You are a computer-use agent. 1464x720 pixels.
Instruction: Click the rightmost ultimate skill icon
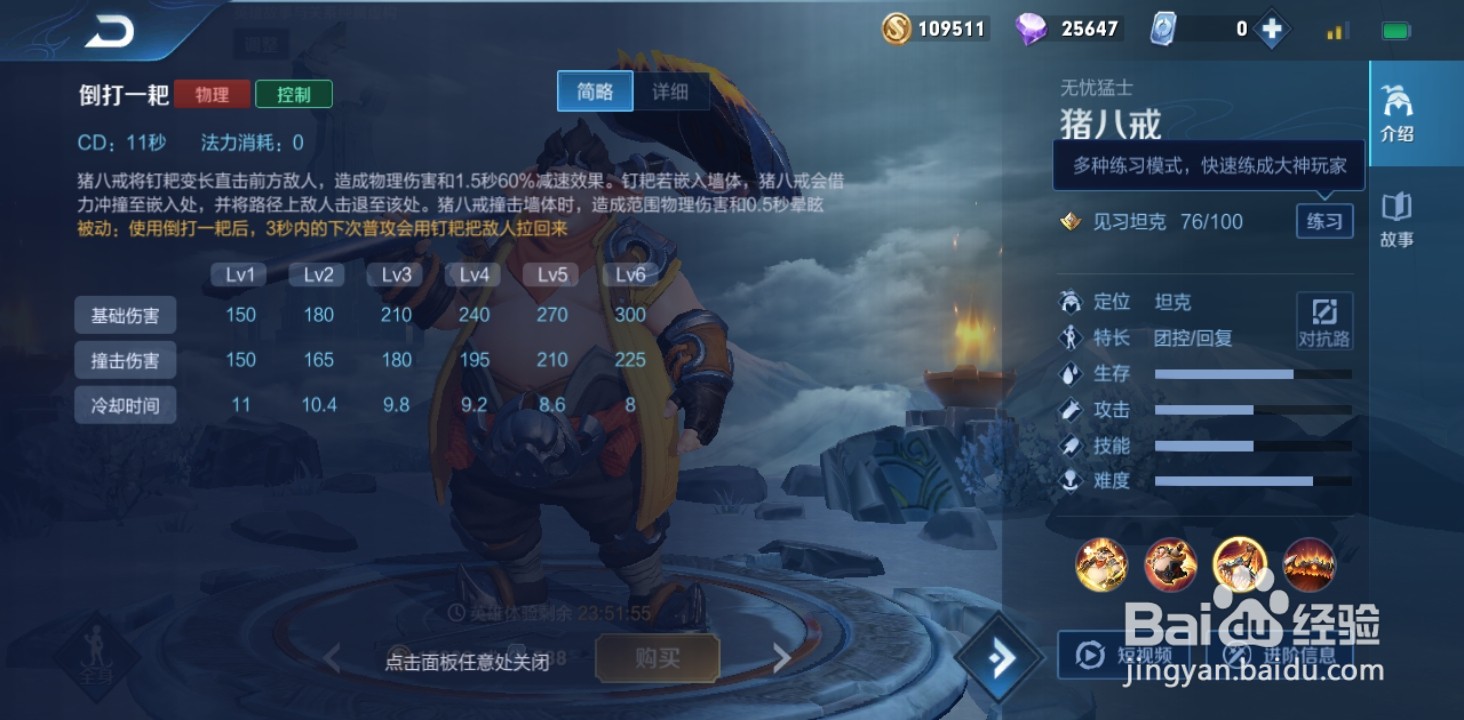[x=1308, y=565]
